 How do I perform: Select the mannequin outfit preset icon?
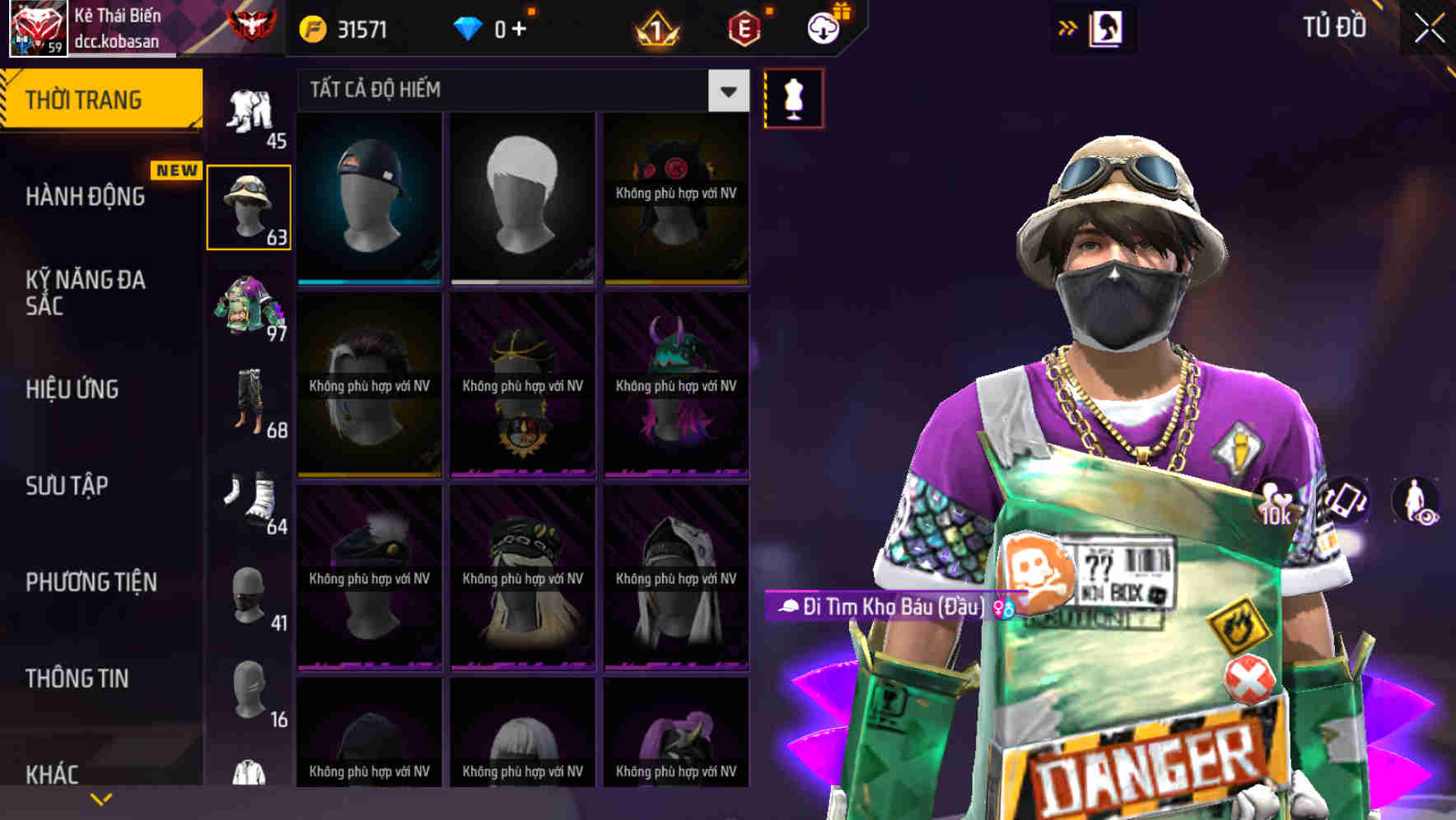click(x=793, y=96)
